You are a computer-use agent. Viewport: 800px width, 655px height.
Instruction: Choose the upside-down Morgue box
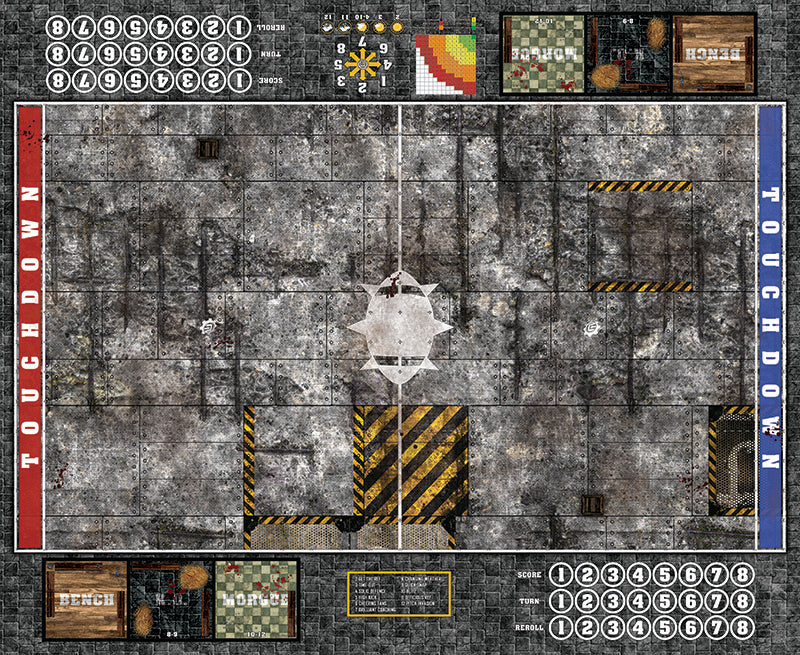542,53
